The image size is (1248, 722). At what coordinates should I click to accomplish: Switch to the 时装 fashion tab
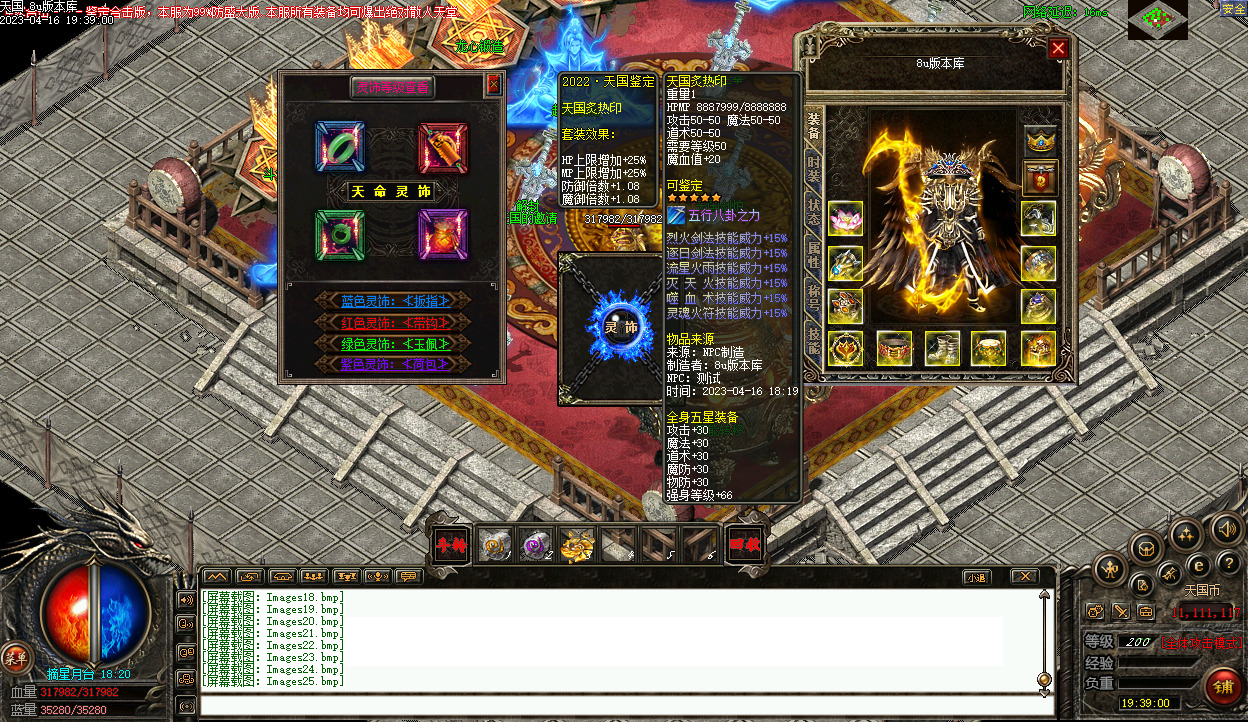point(814,169)
